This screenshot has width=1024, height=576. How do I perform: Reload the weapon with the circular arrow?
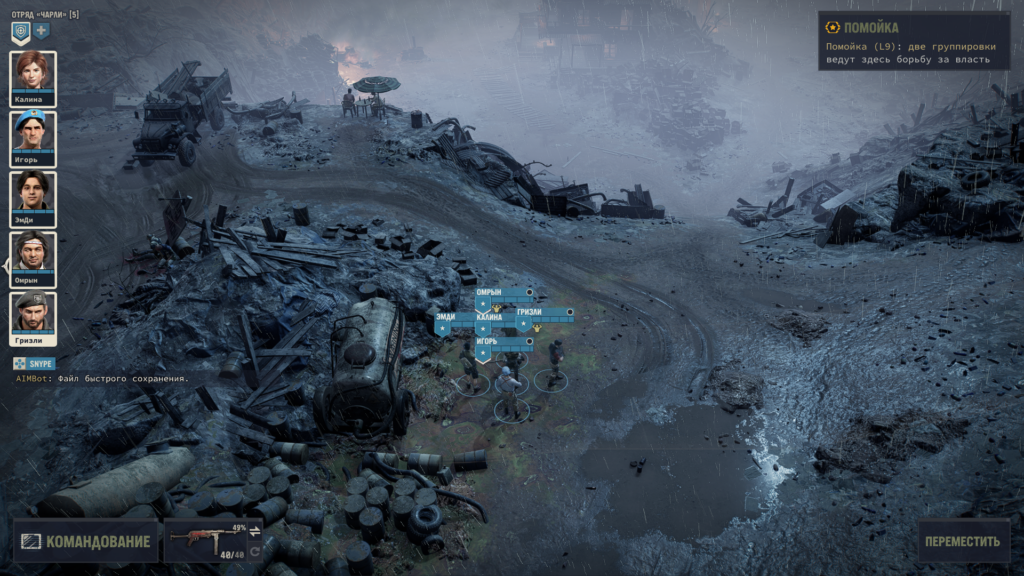[255, 551]
